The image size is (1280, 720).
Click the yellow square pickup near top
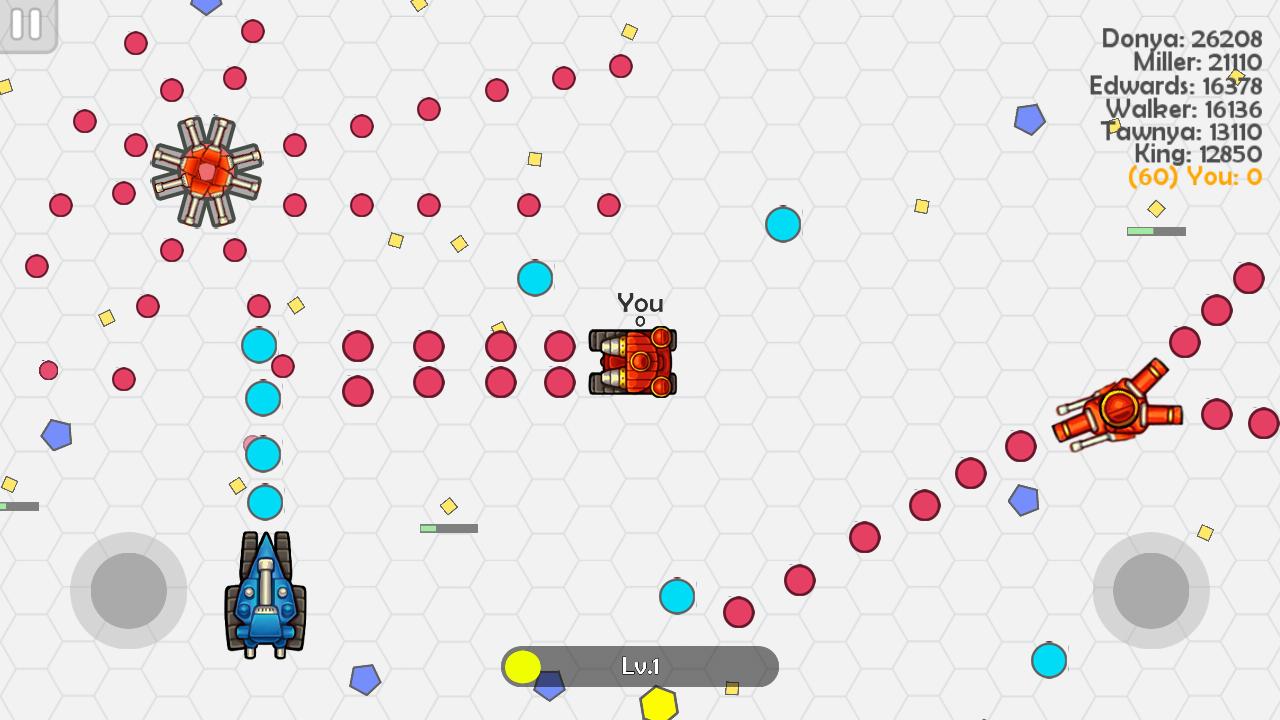click(x=629, y=32)
